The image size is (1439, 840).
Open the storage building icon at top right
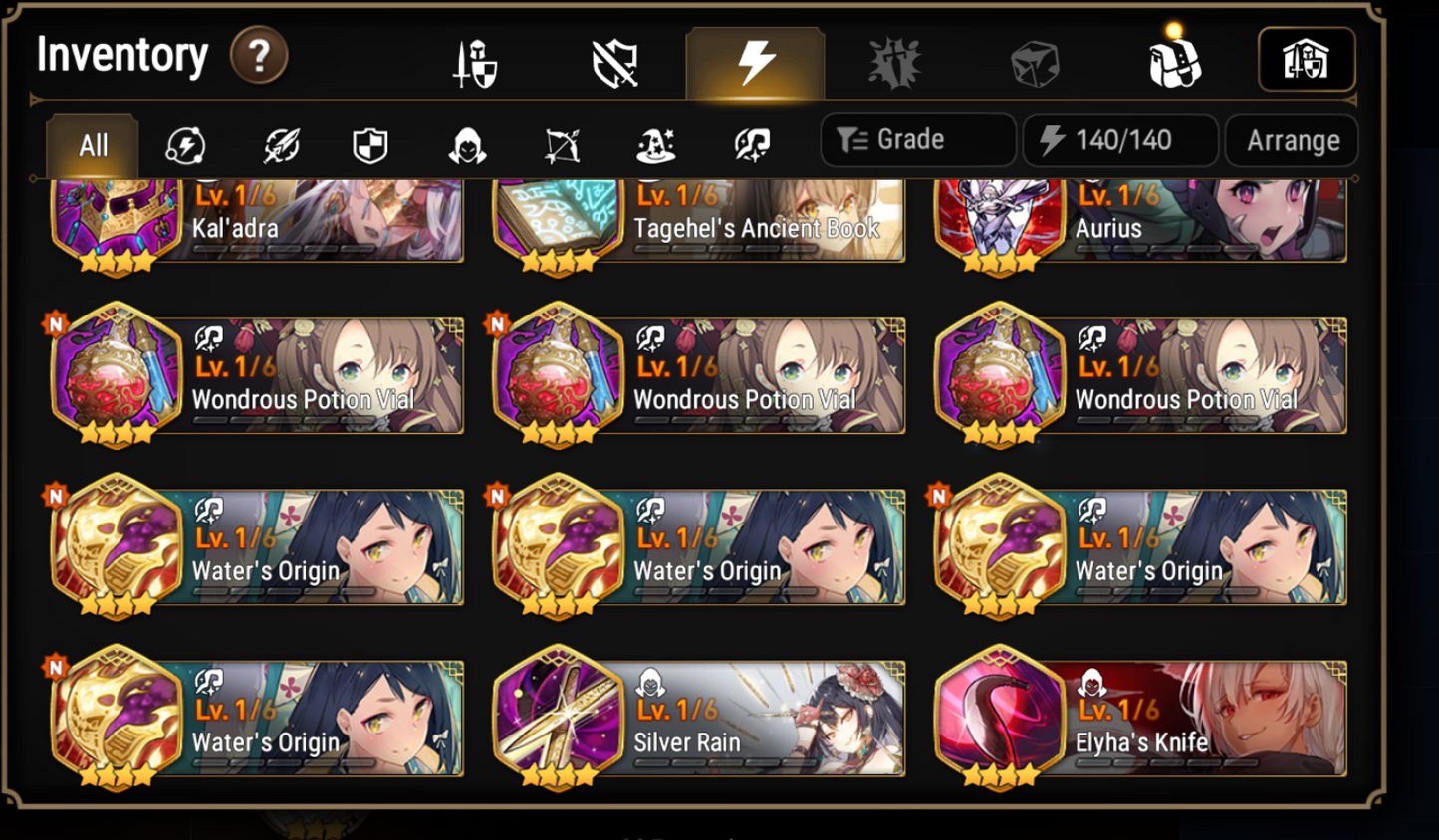pos(1307,60)
